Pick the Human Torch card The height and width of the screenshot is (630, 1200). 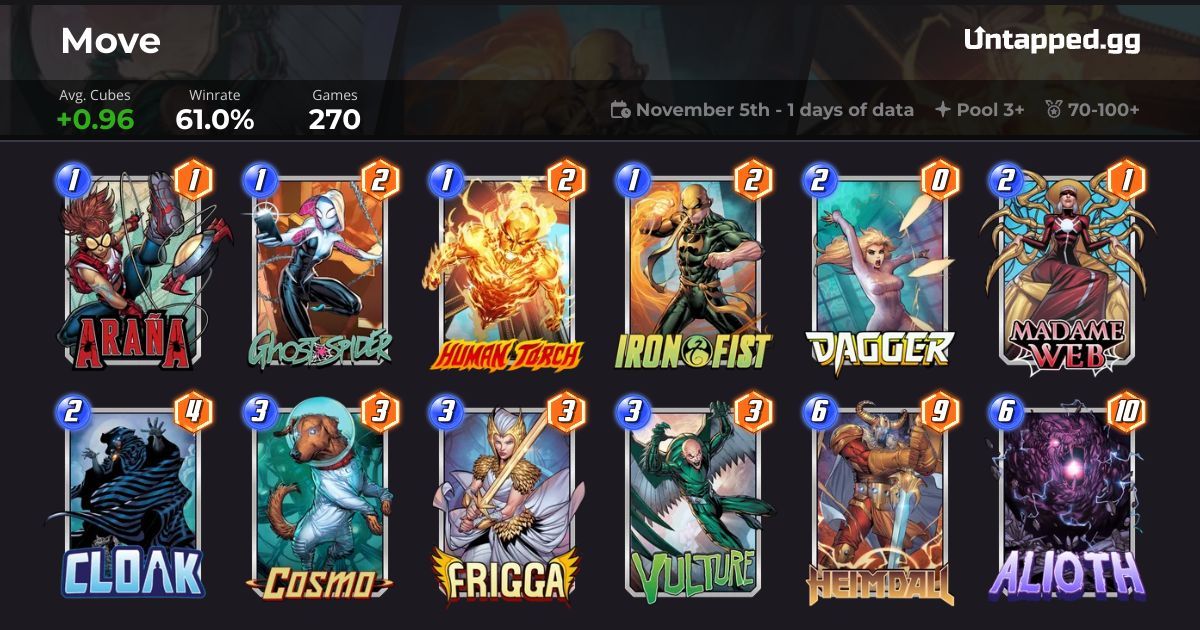tap(506, 268)
